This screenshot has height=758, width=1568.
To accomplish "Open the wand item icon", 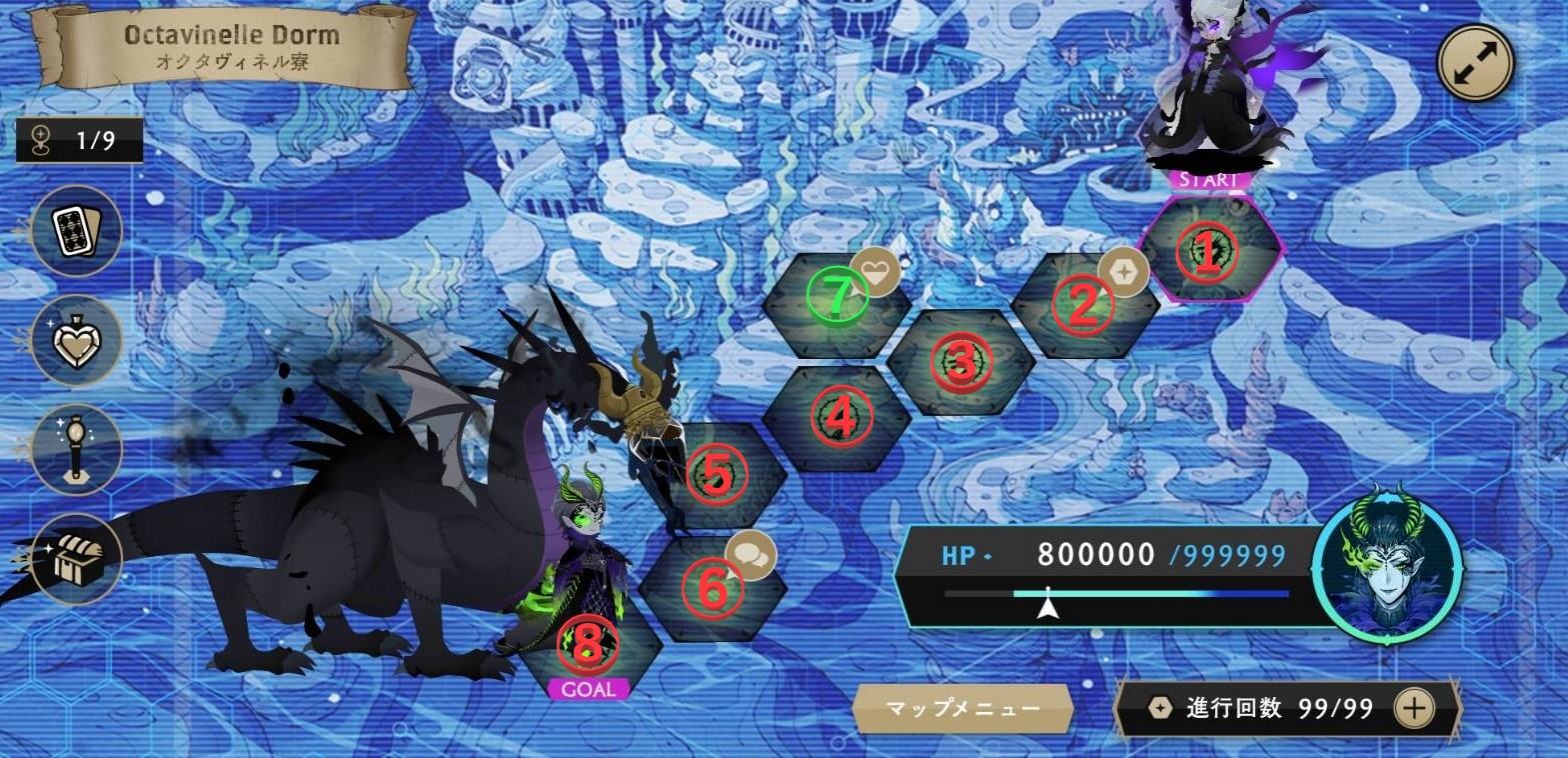I will [x=77, y=450].
